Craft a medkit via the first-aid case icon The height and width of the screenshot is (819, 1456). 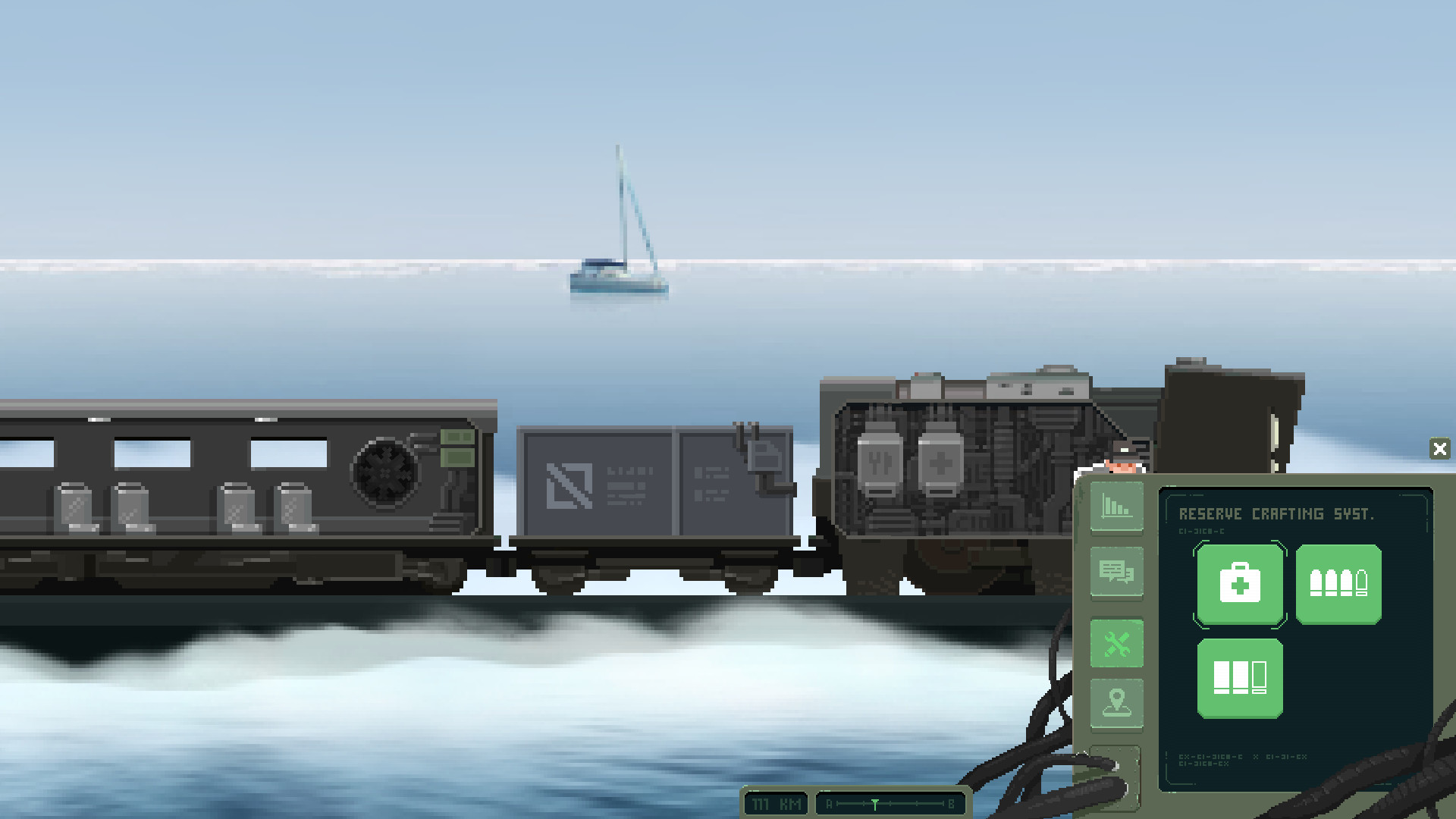[1239, 584]
